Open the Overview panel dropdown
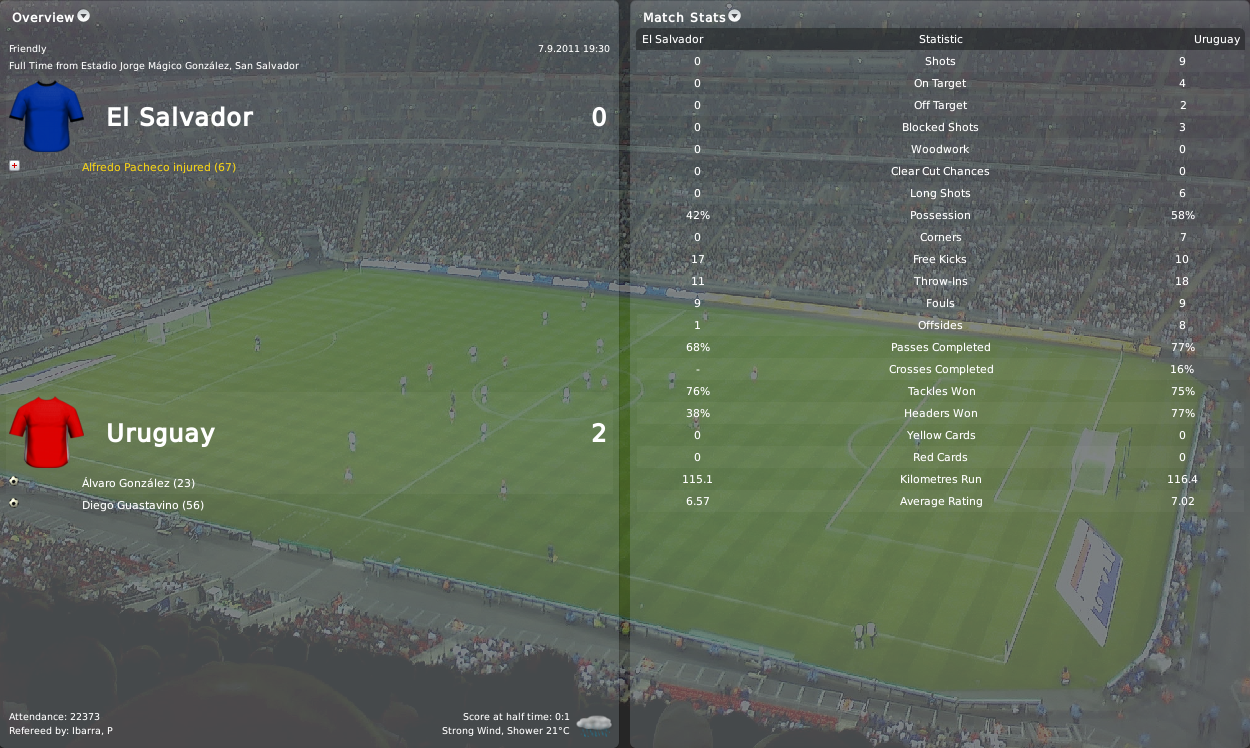The image size is (1250, 748). pos(83,16)
